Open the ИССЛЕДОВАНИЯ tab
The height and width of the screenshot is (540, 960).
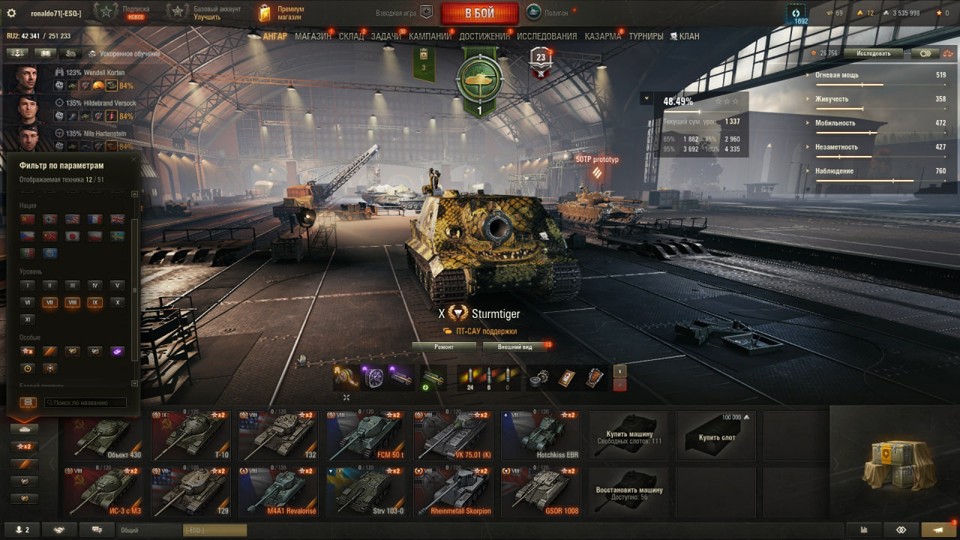click(547, 37)
